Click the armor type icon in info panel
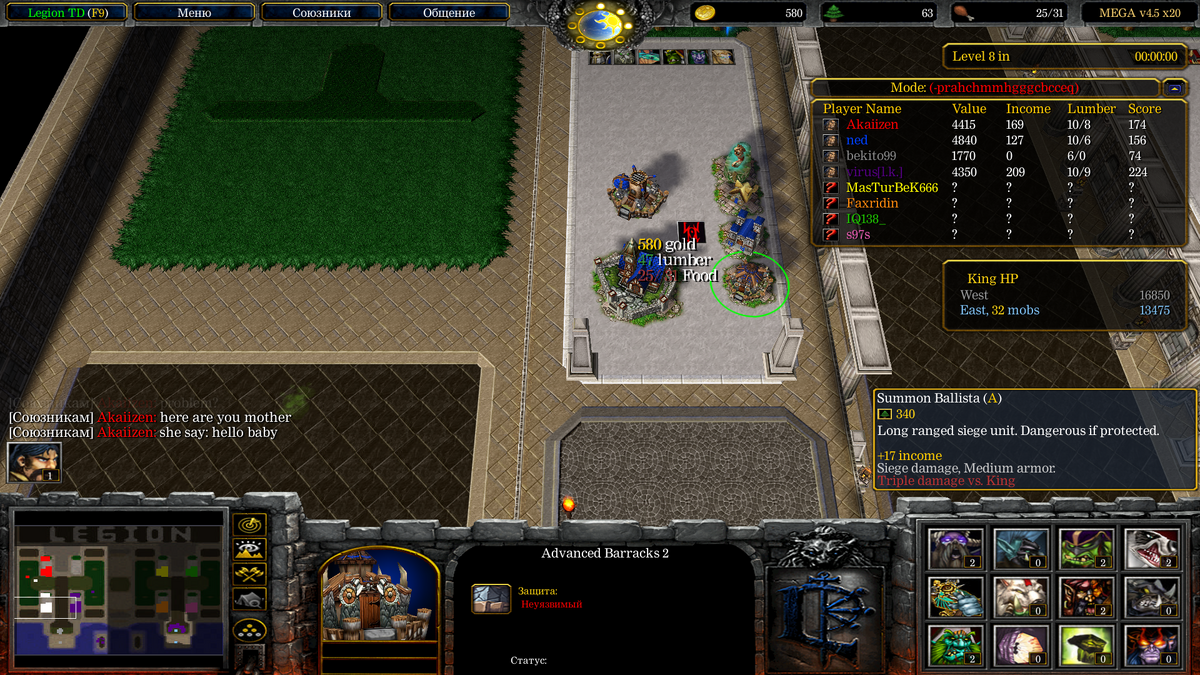 (x=491, y=598)
